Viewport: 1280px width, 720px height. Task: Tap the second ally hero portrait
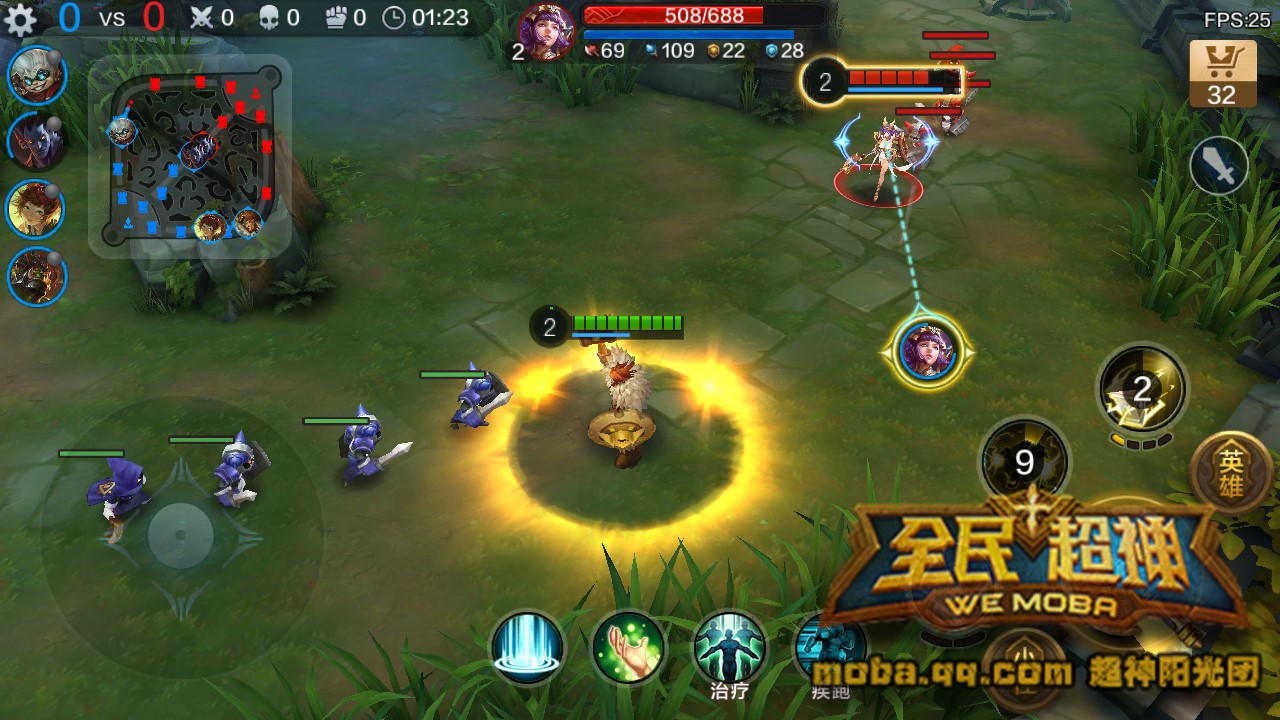[33, 140]
